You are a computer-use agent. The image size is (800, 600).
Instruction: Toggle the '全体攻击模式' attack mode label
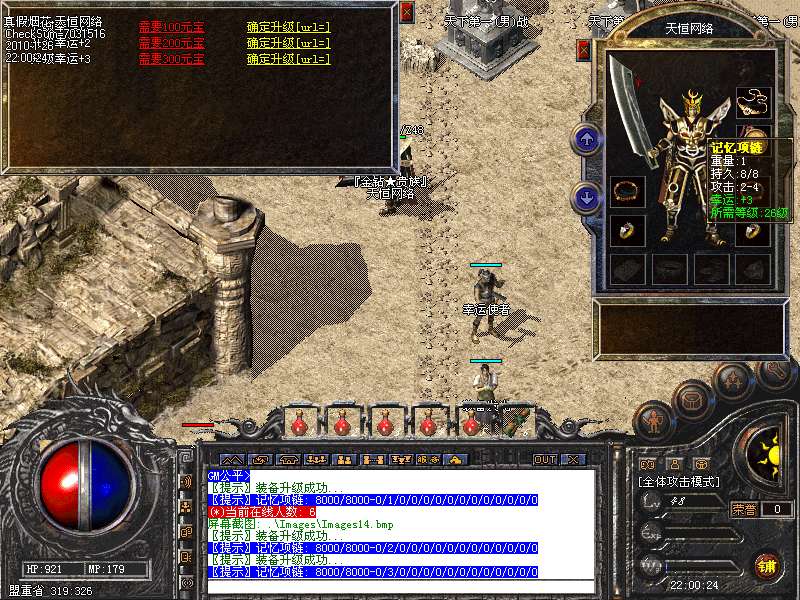pos(680,482)
